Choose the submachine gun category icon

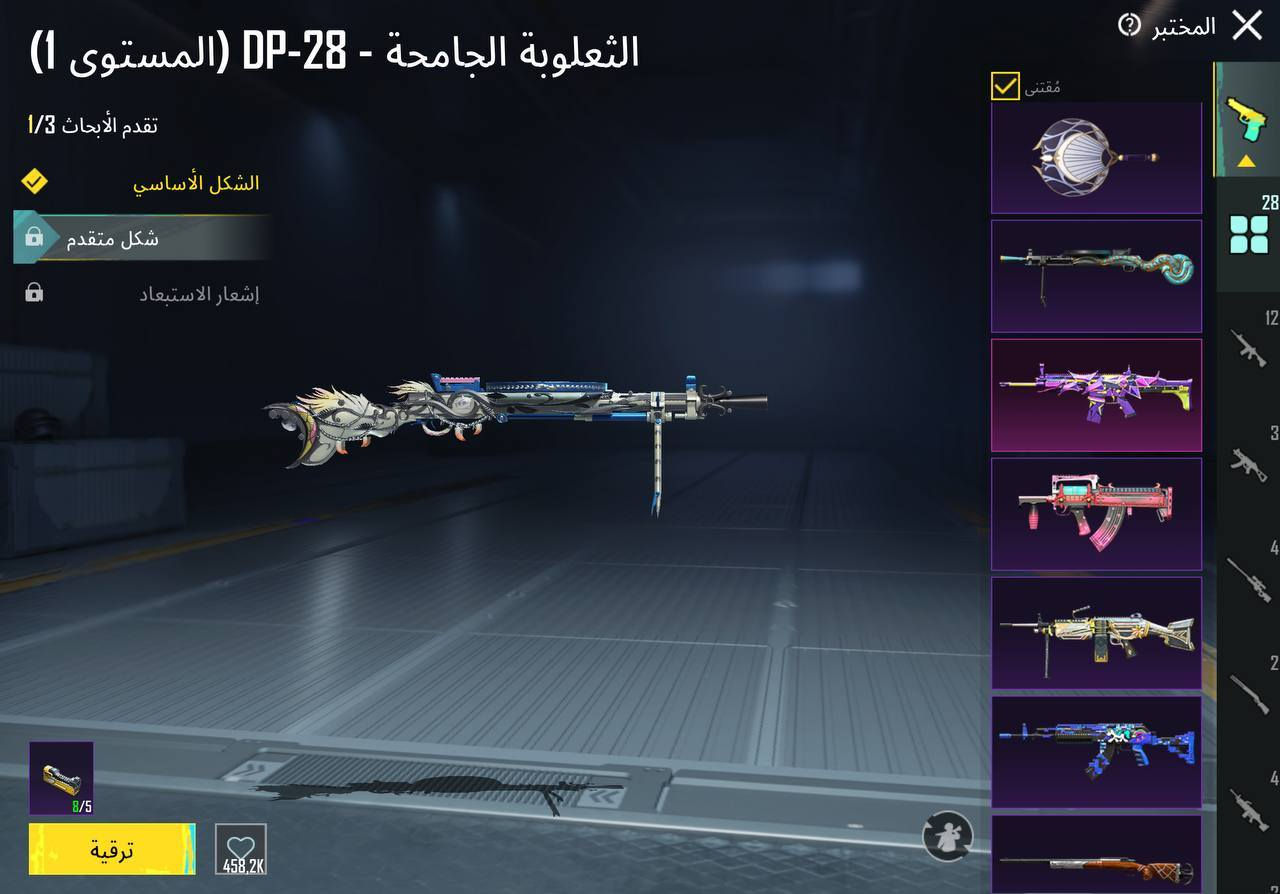coord(1248,464)
